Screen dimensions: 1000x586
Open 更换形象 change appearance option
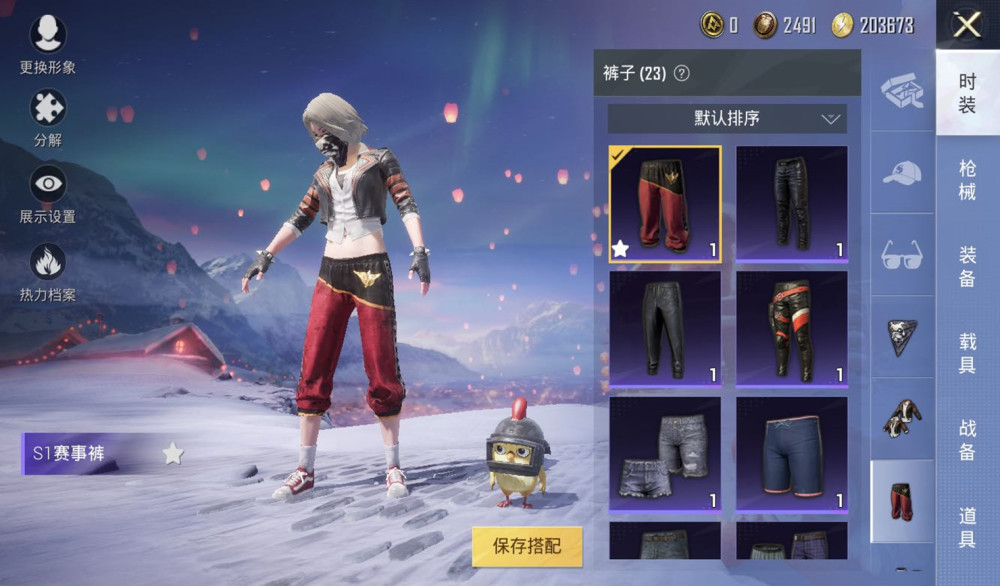click(x=48, y=42)
